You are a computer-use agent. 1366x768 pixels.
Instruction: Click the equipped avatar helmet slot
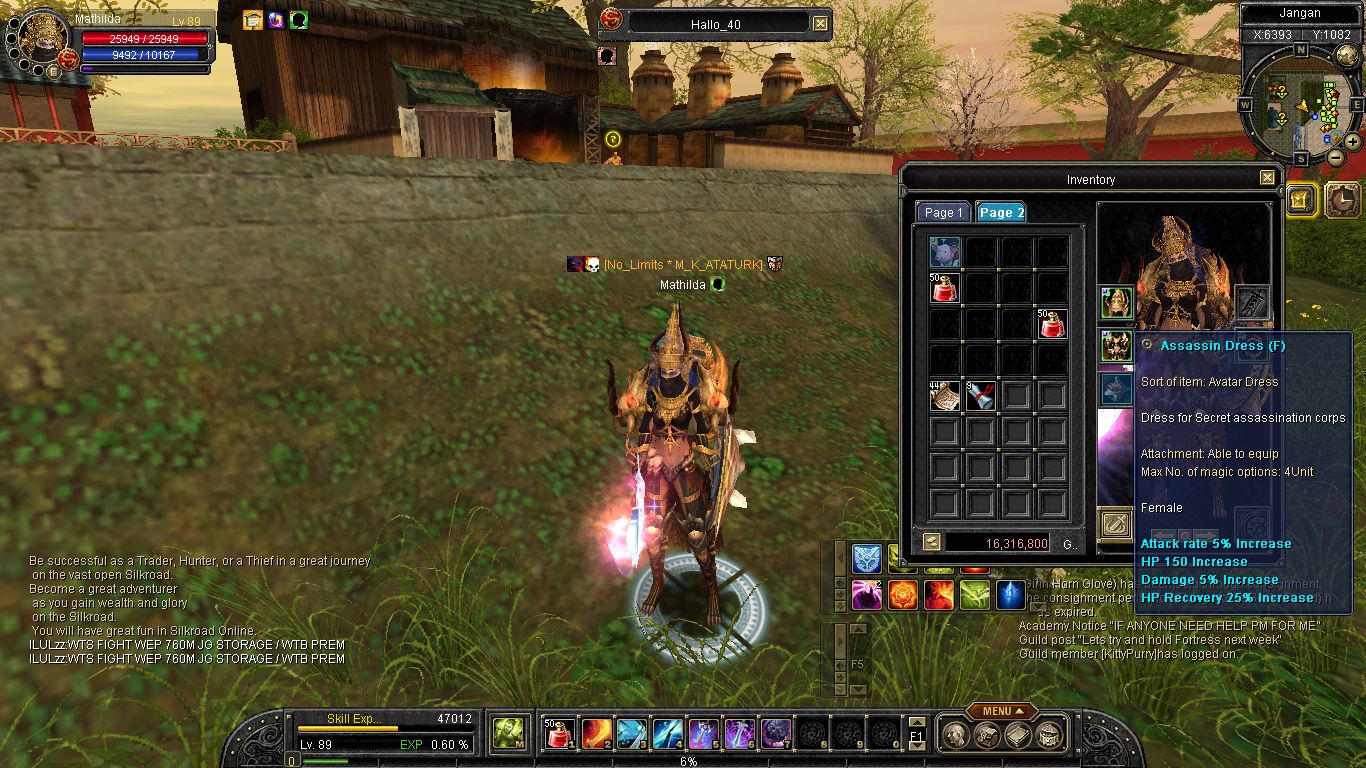tap(1116, 302)
